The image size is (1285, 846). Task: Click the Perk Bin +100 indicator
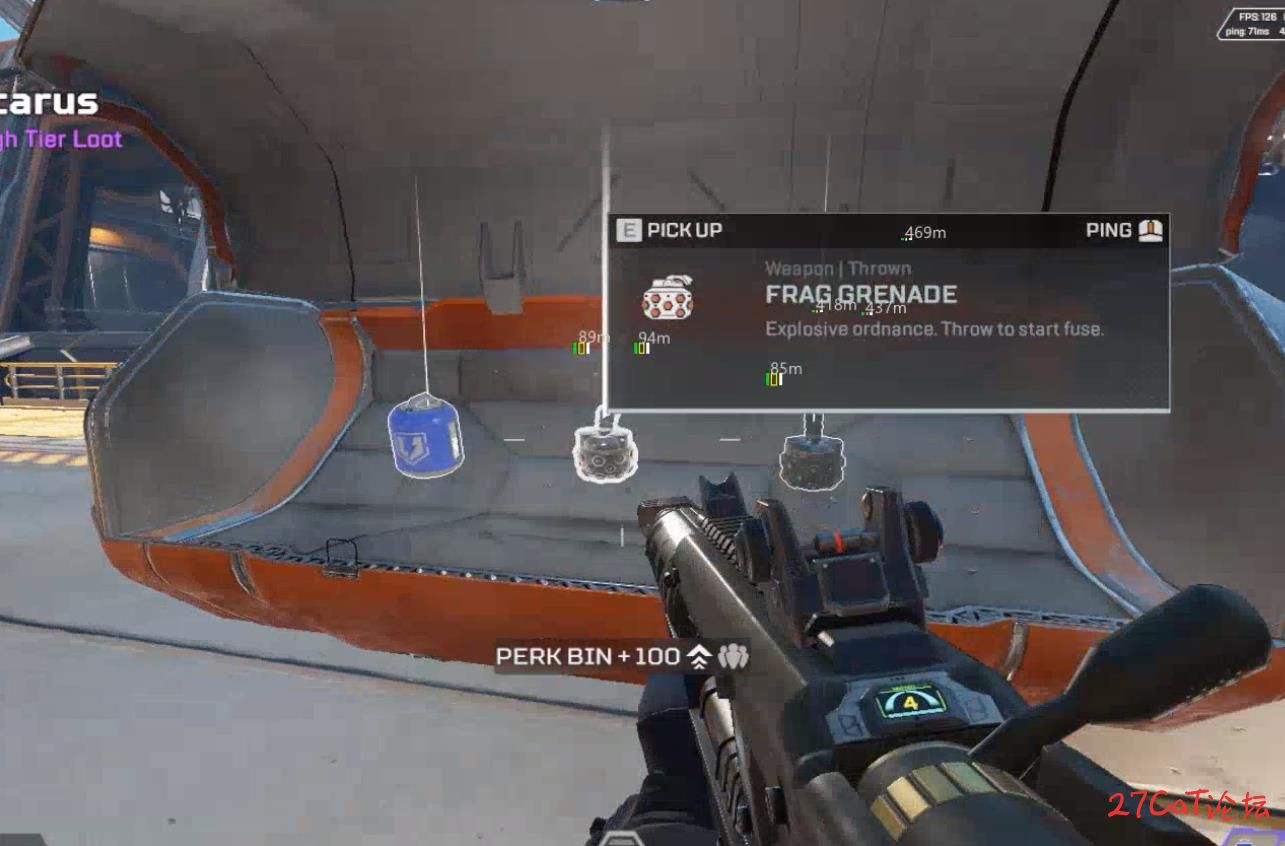pos(622,657)
